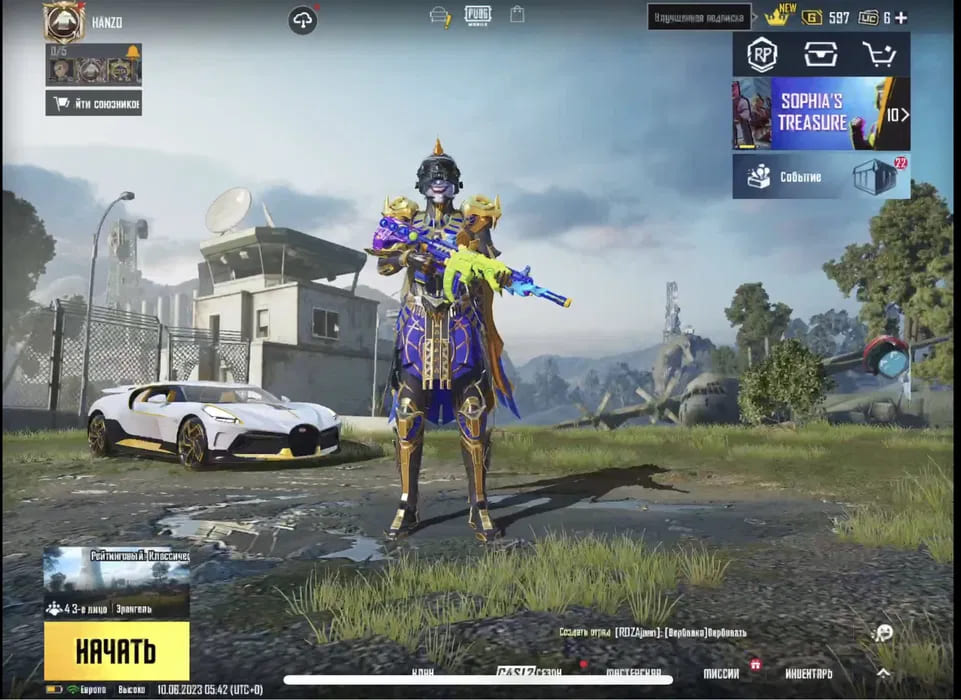961x700 pixels.
Task: Open the gold crown NEW subscription icon
Action: 777,17
